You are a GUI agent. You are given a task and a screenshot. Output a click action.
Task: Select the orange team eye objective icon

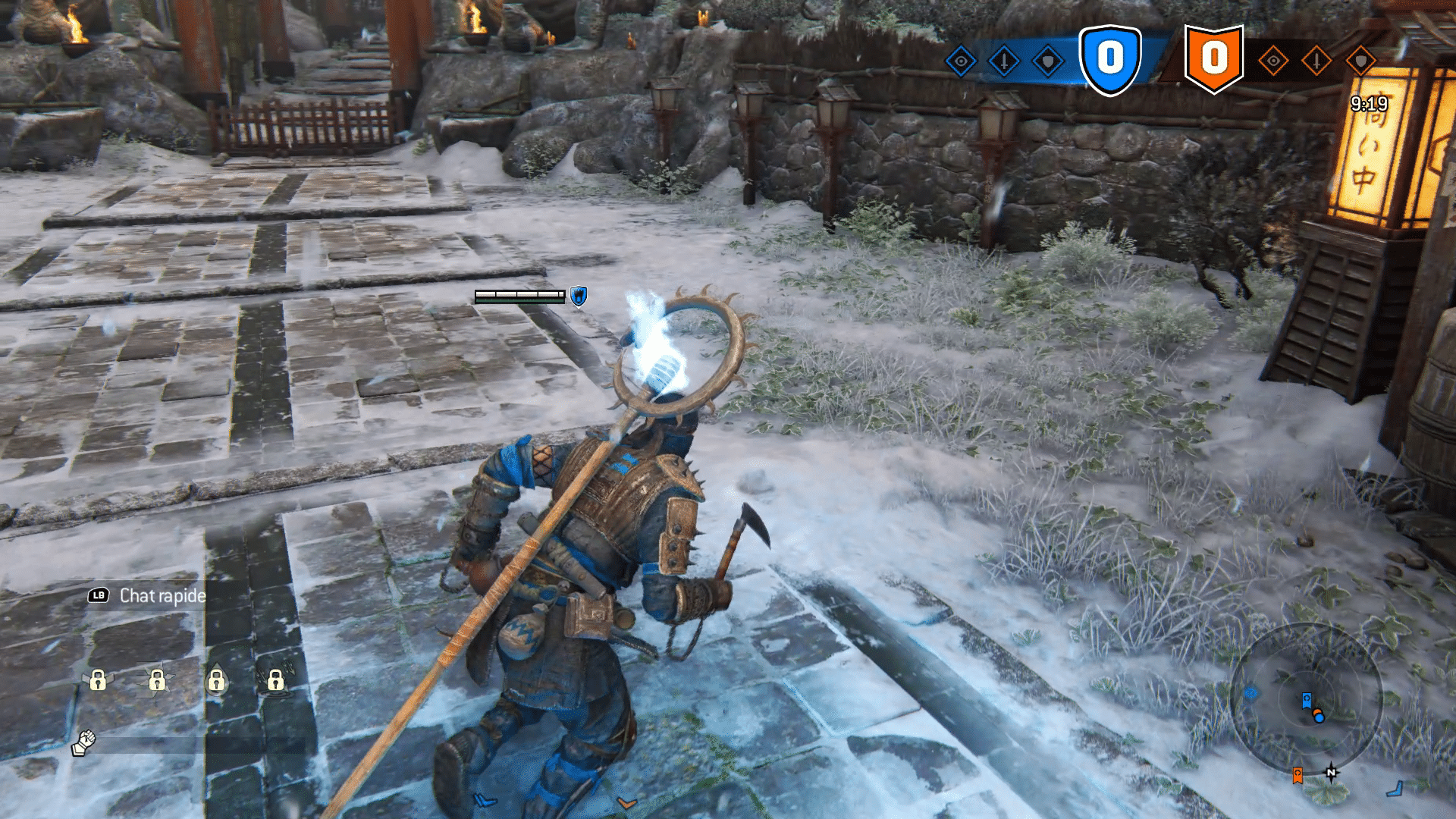coord(1273,61)
